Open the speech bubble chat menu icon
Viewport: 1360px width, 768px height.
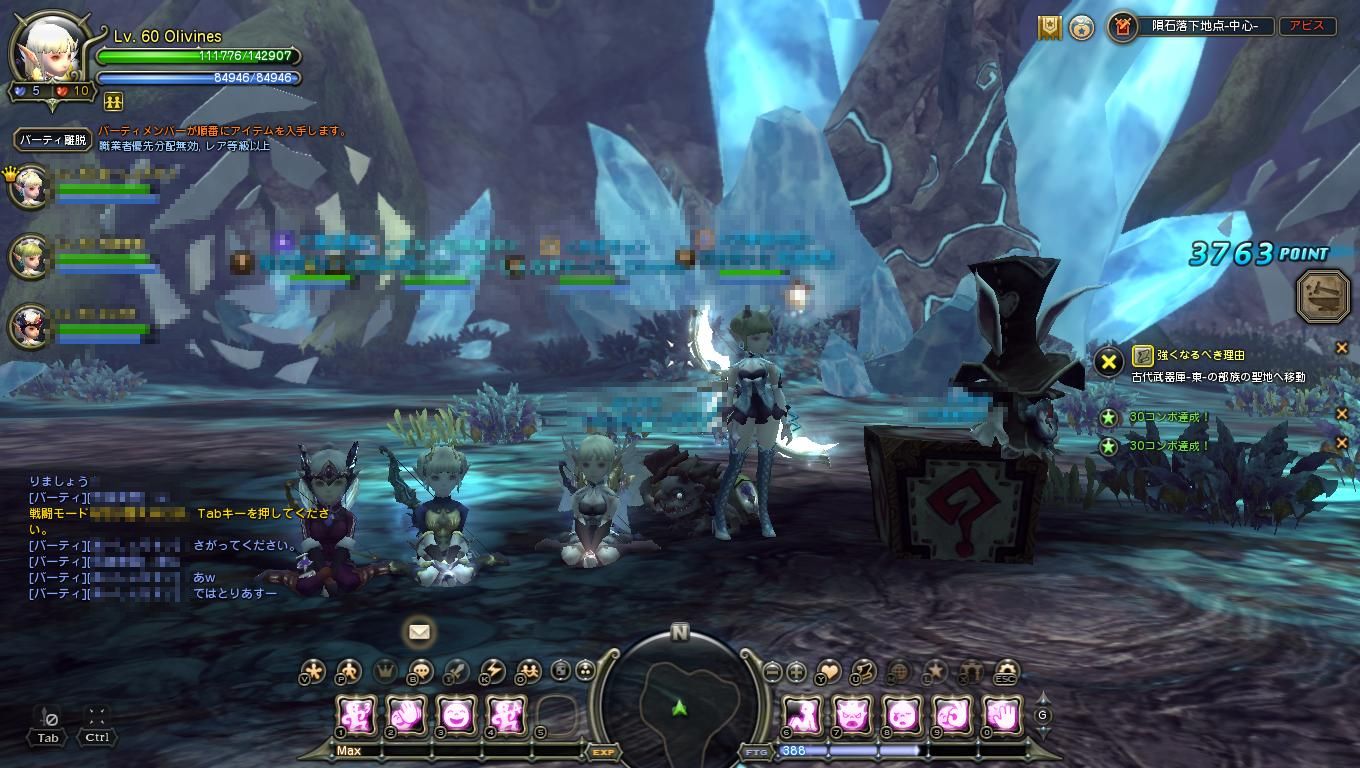coord(421,672)
